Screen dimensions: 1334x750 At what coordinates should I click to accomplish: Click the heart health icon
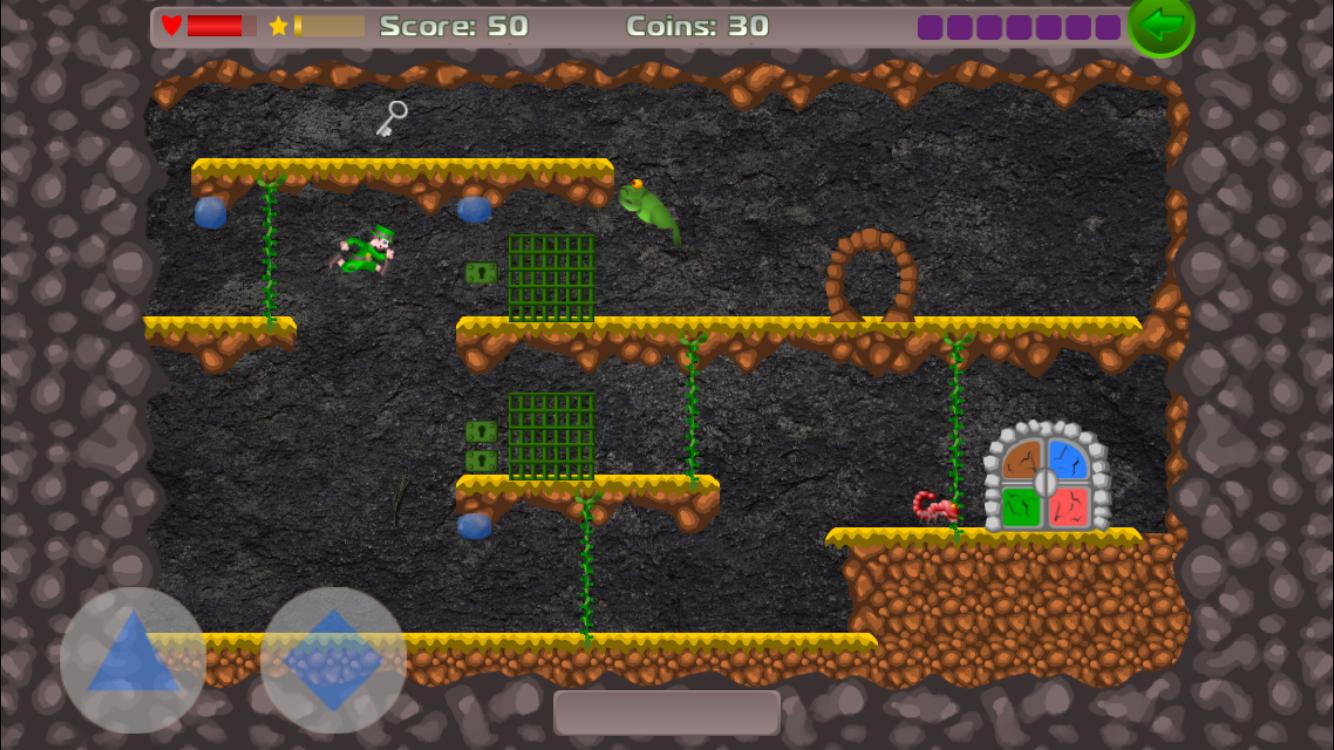(172, 25)
